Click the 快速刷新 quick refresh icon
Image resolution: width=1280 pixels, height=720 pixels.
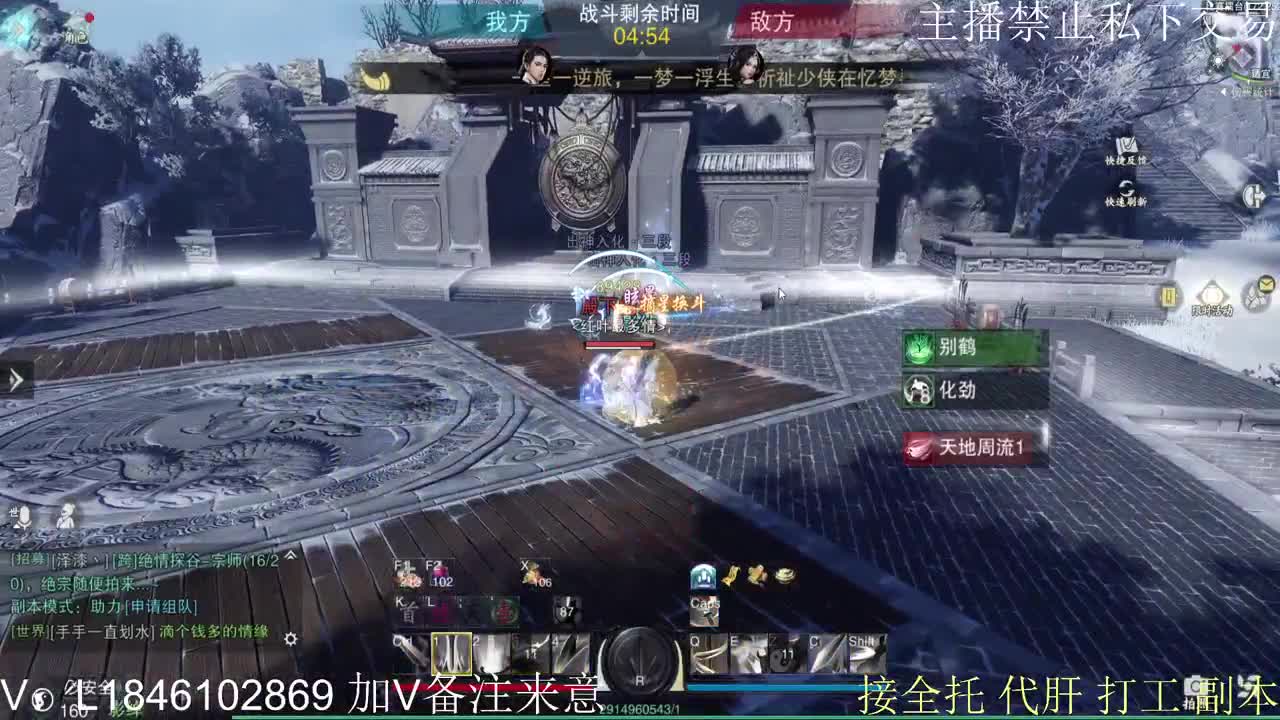point(1127,187)
